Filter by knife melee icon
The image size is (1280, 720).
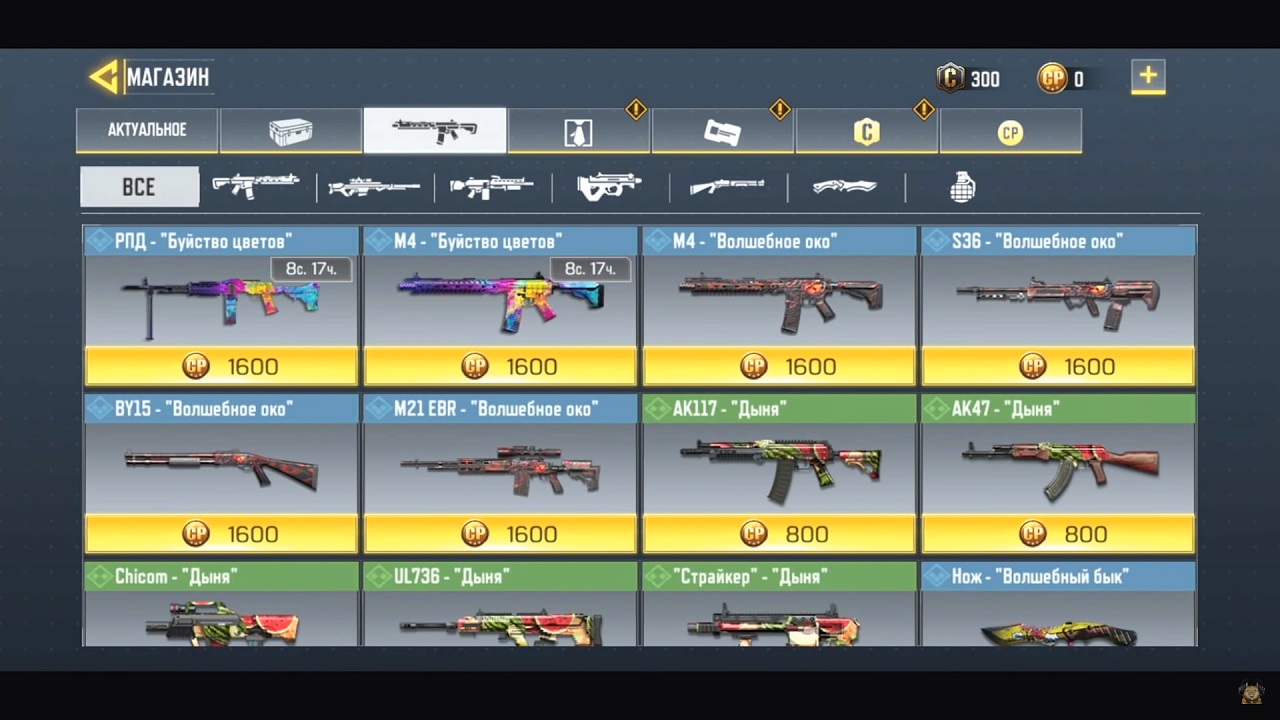(x=845, y=187)
